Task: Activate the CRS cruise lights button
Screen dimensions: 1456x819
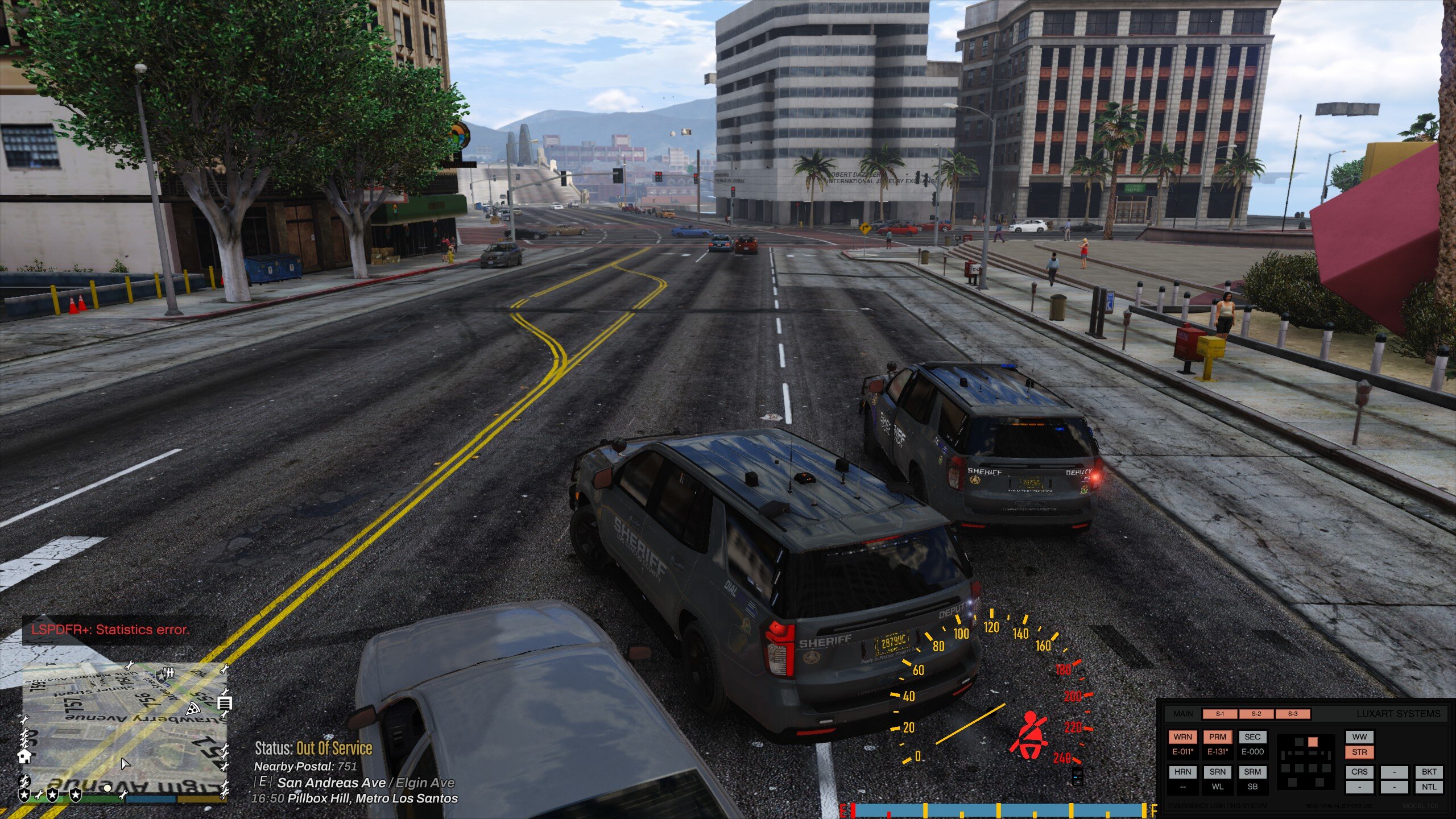Action: point(1359,772)
